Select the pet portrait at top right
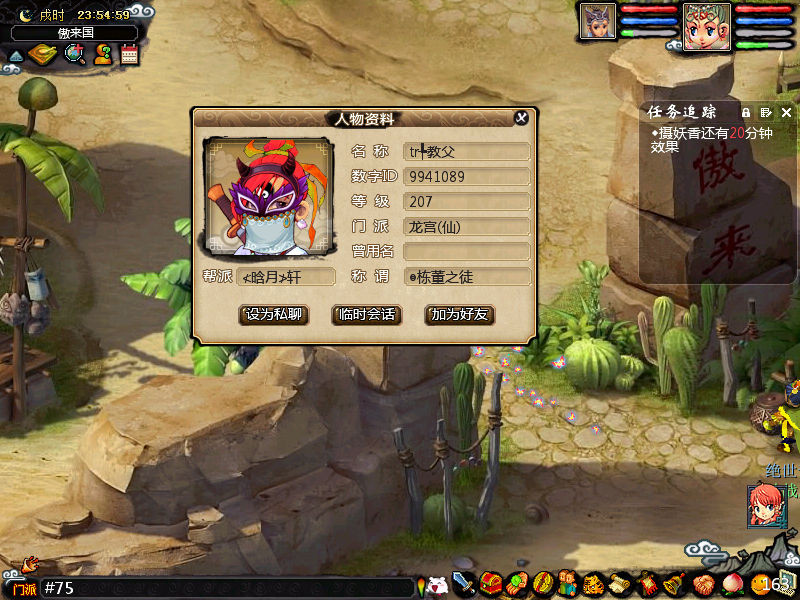 click(x=599, y=20)
